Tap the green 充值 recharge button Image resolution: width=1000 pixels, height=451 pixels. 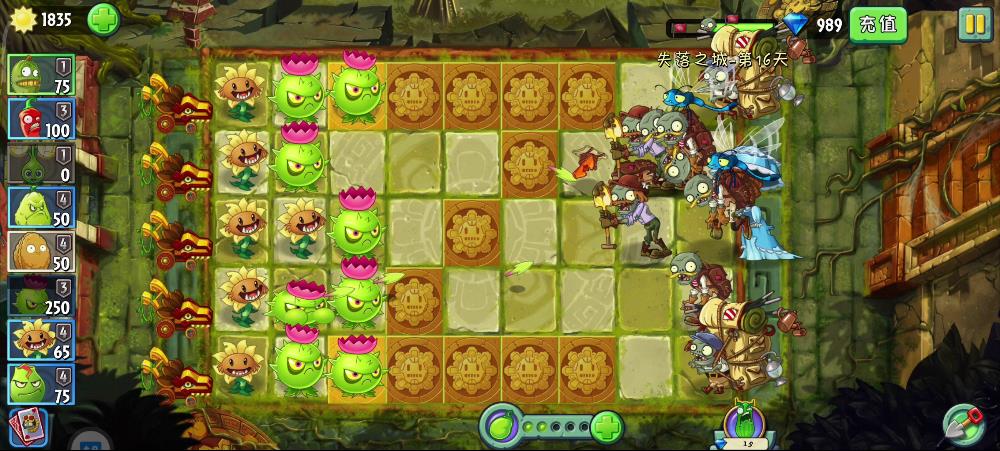pyautogui.click(x=877, y=24)
